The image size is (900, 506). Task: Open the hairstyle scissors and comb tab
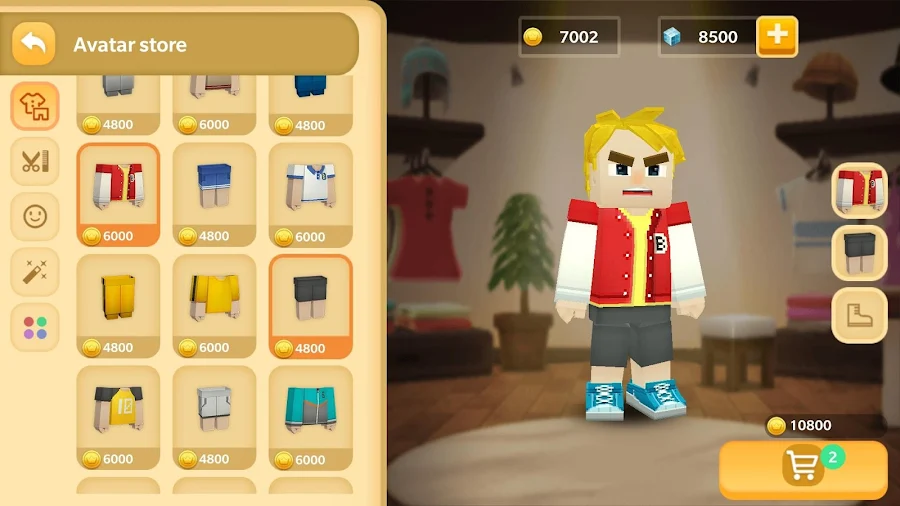pyautogui.click(x=35, y=161)
